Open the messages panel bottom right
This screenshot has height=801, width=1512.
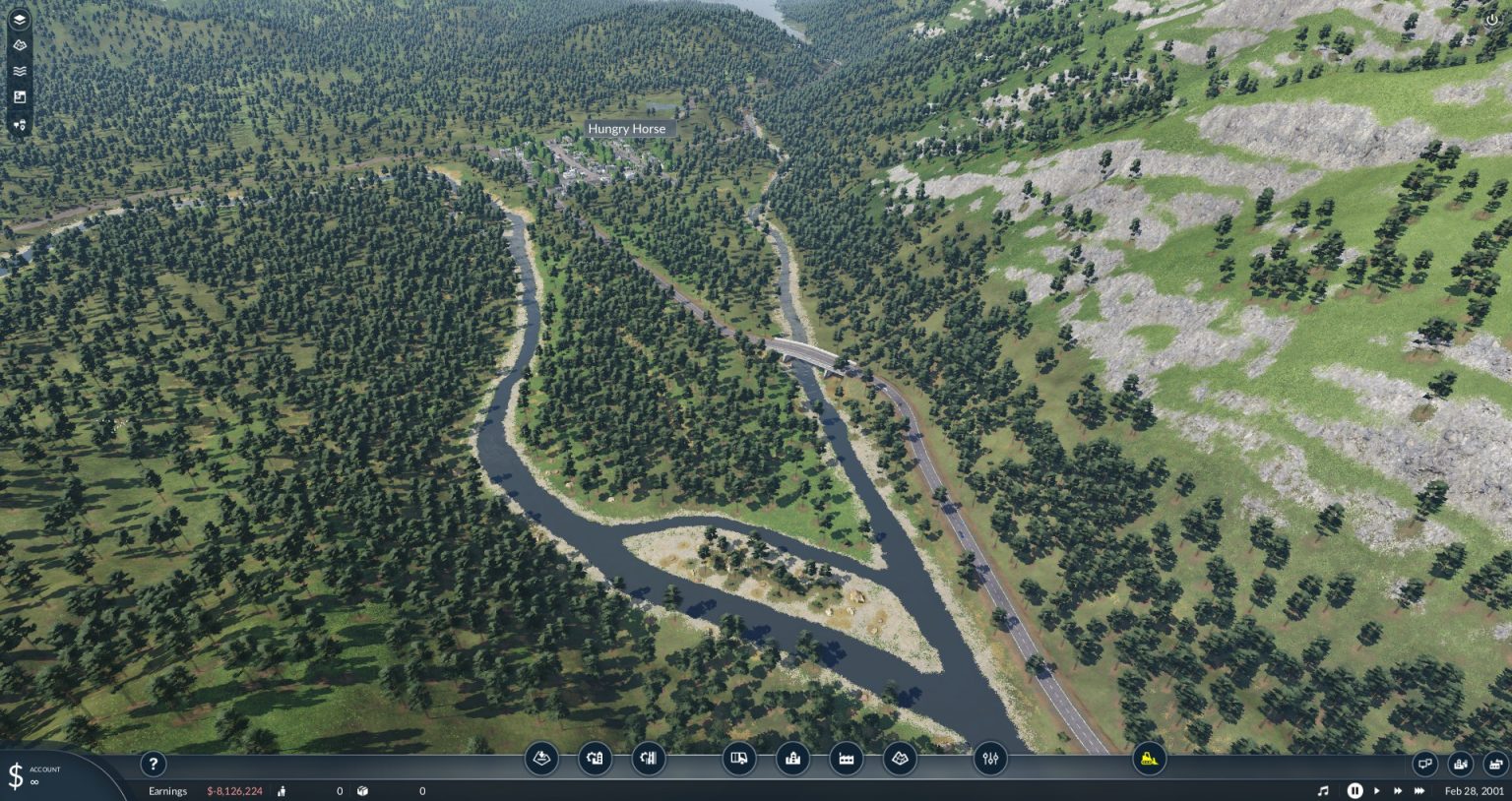point(1425,764)
